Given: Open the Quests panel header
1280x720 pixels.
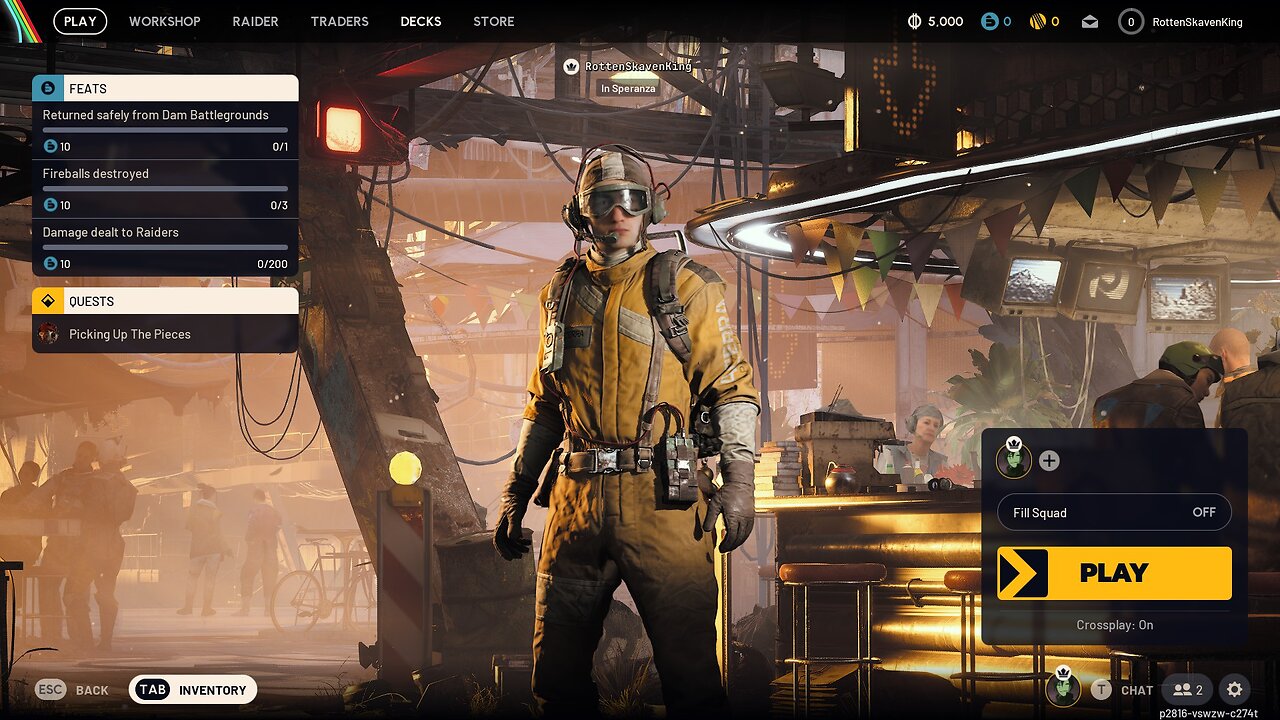Looking at the screenshot, I should (x=165, y=301).
